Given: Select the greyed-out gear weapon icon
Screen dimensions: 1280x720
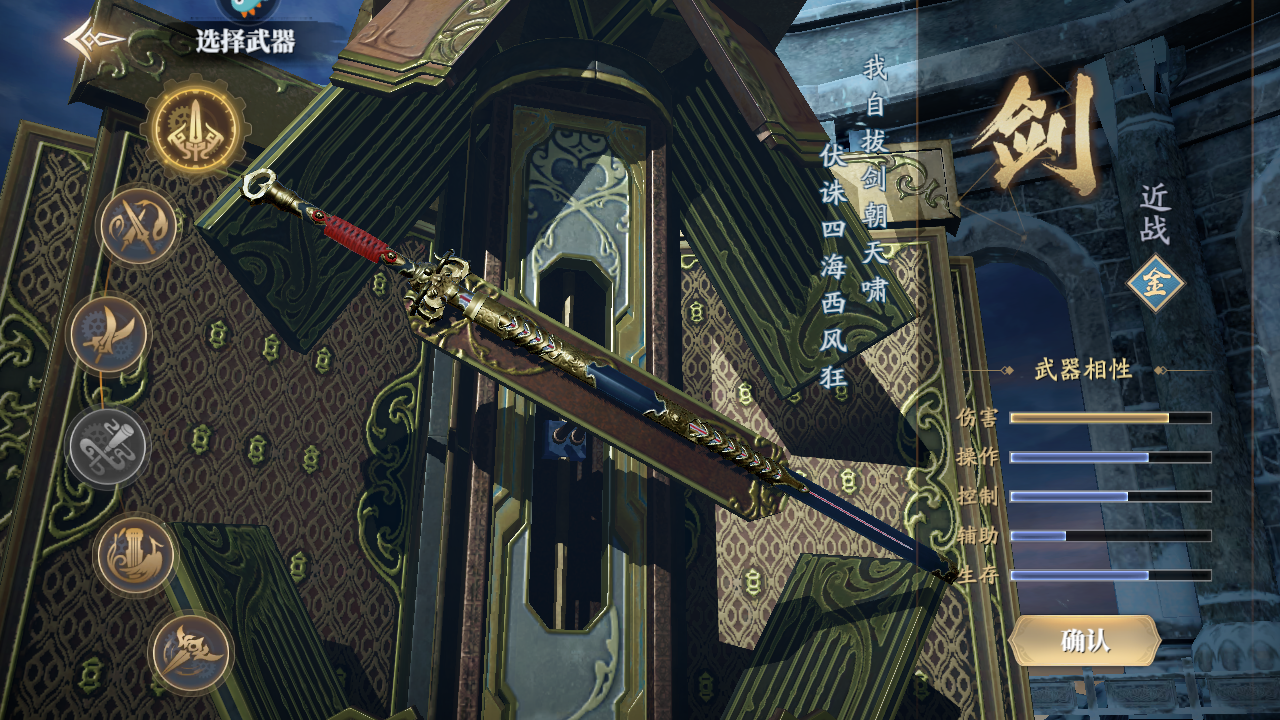Looking at the screenshot, I should pos(108,446).
